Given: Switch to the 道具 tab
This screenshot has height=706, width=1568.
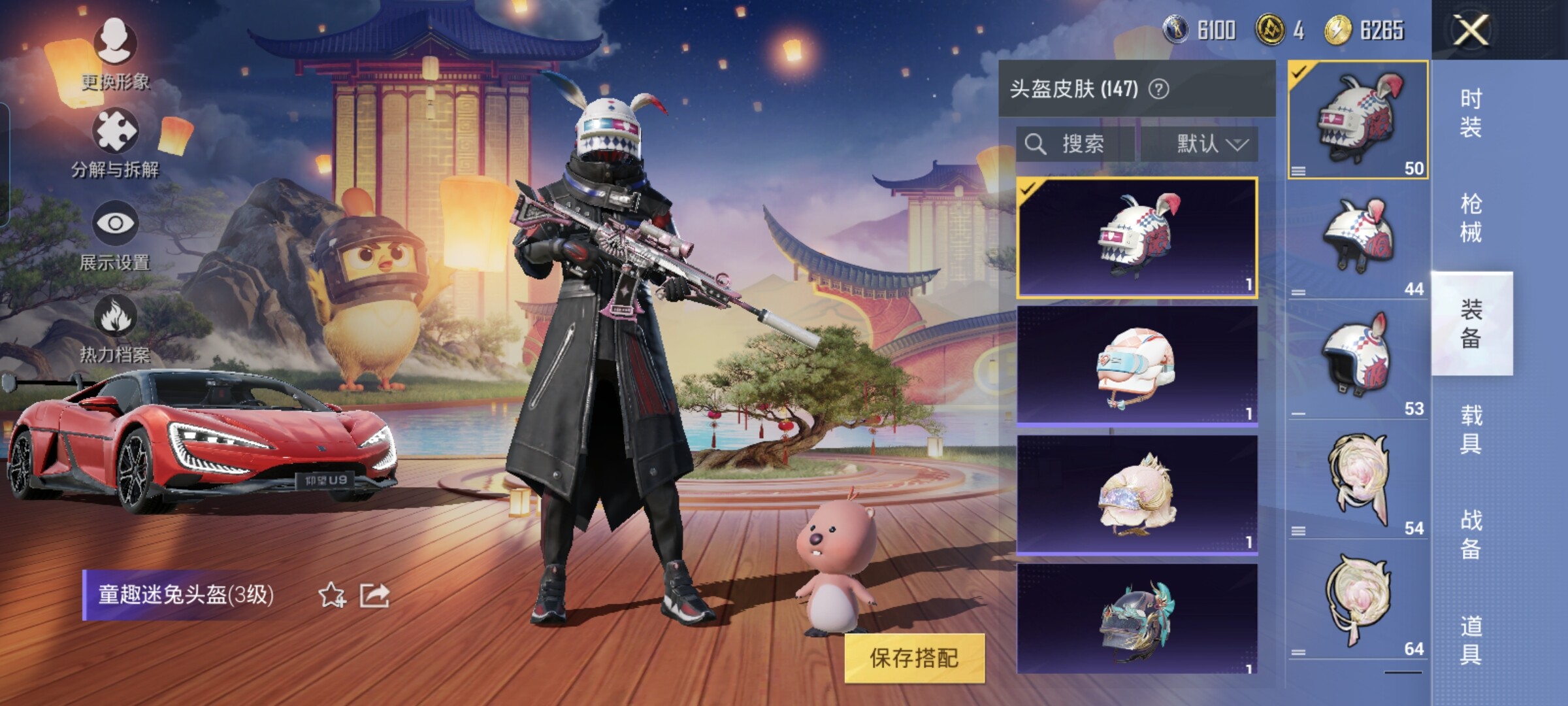Looking at the screenshot, I should [1471, 640].
